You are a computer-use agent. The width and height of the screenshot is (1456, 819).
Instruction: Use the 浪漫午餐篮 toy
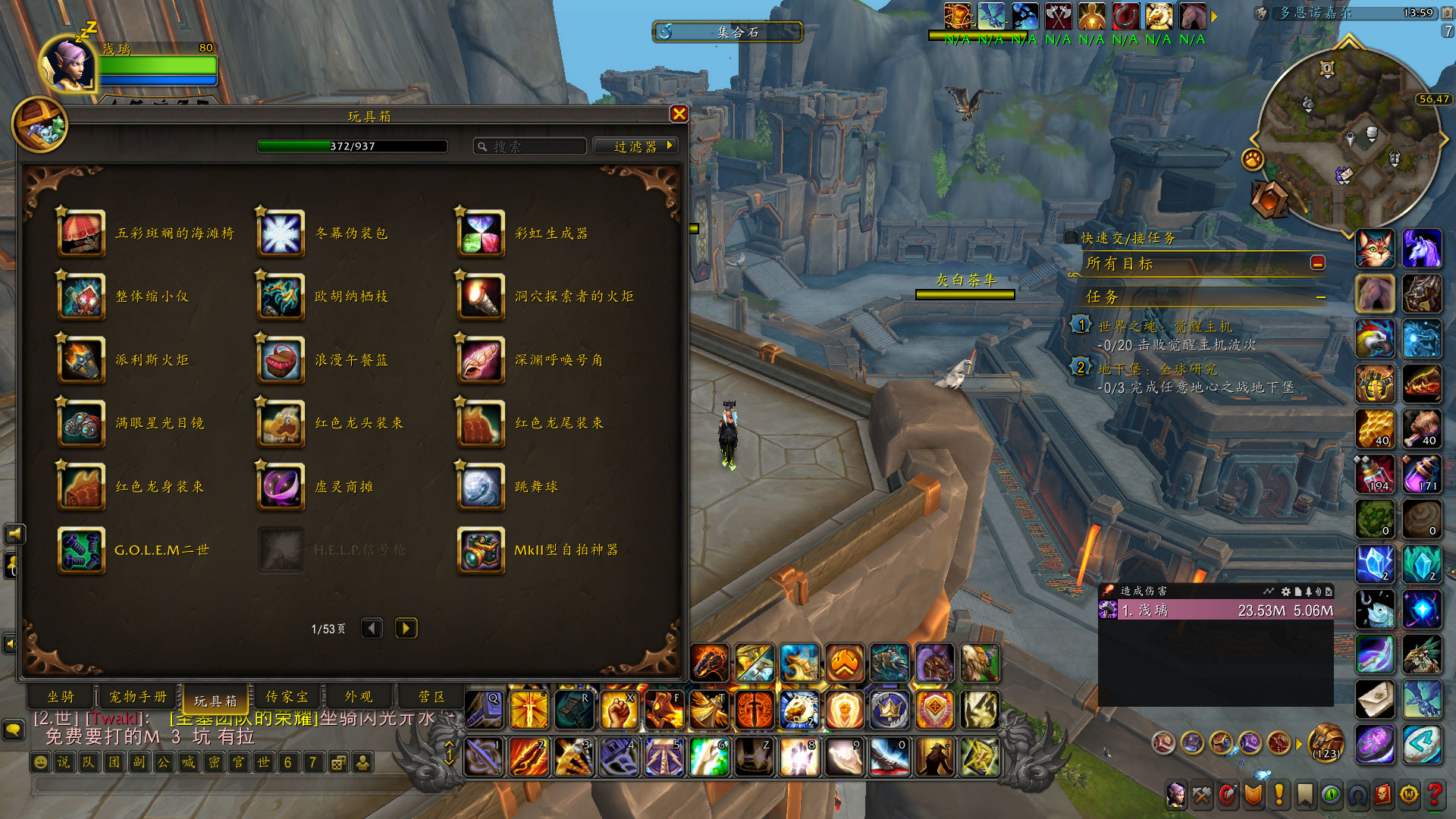point(281,360)
